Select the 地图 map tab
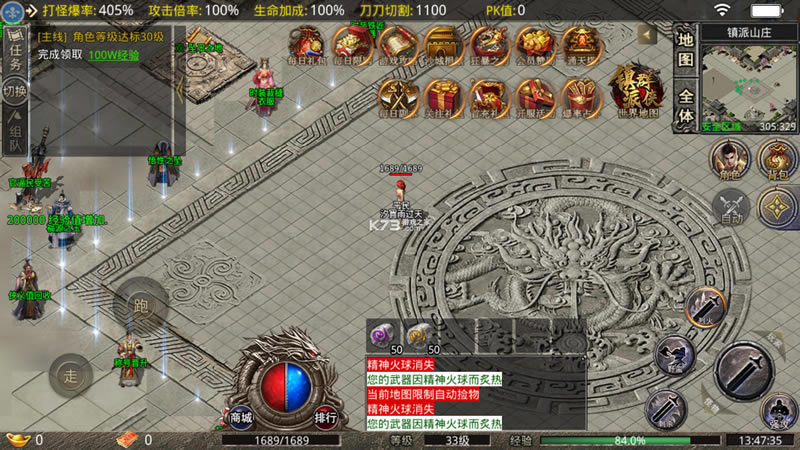The height and width of the screenshot is (450, 800). (685, 49)
